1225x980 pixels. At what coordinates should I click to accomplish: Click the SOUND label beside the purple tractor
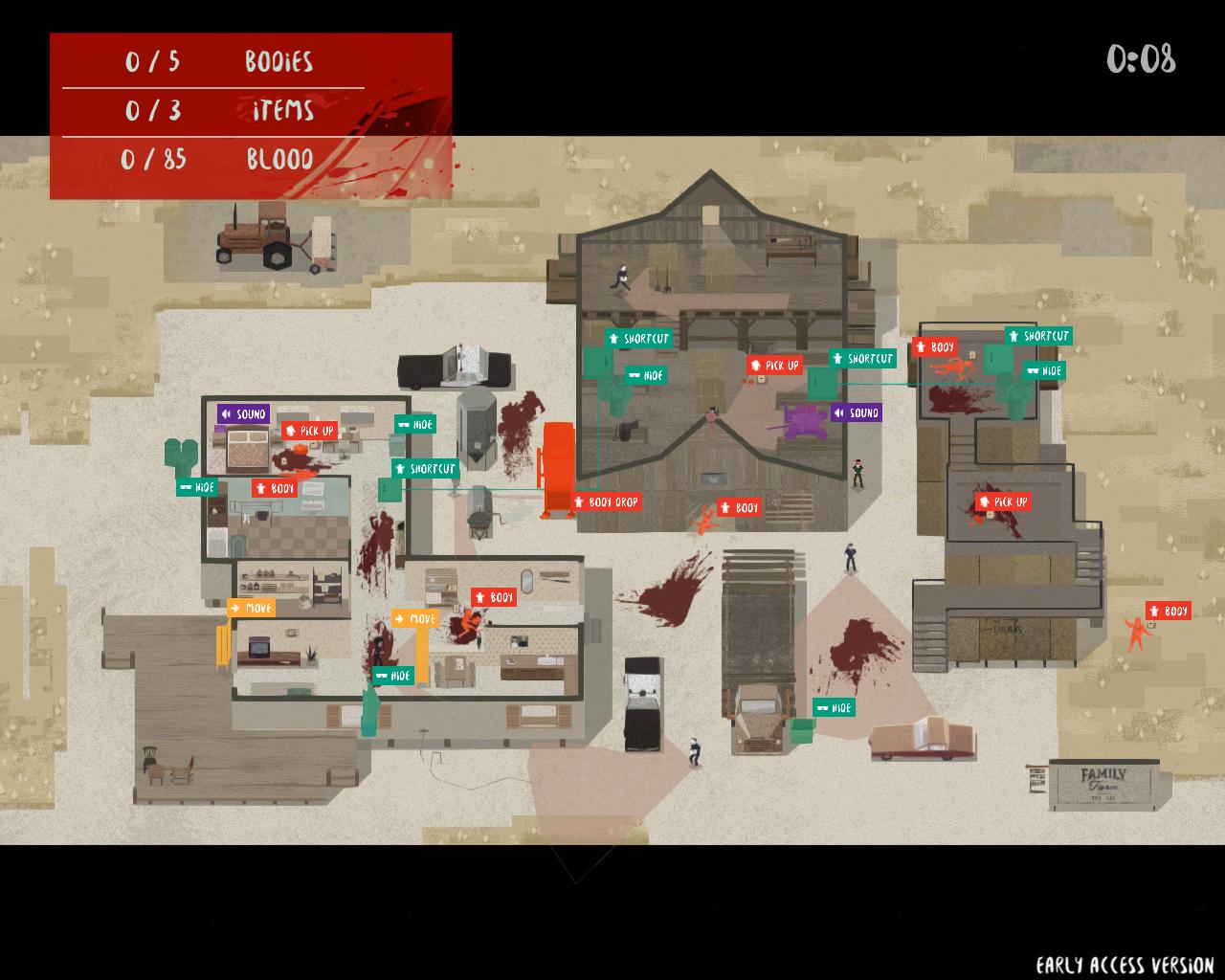pos(856,413)
